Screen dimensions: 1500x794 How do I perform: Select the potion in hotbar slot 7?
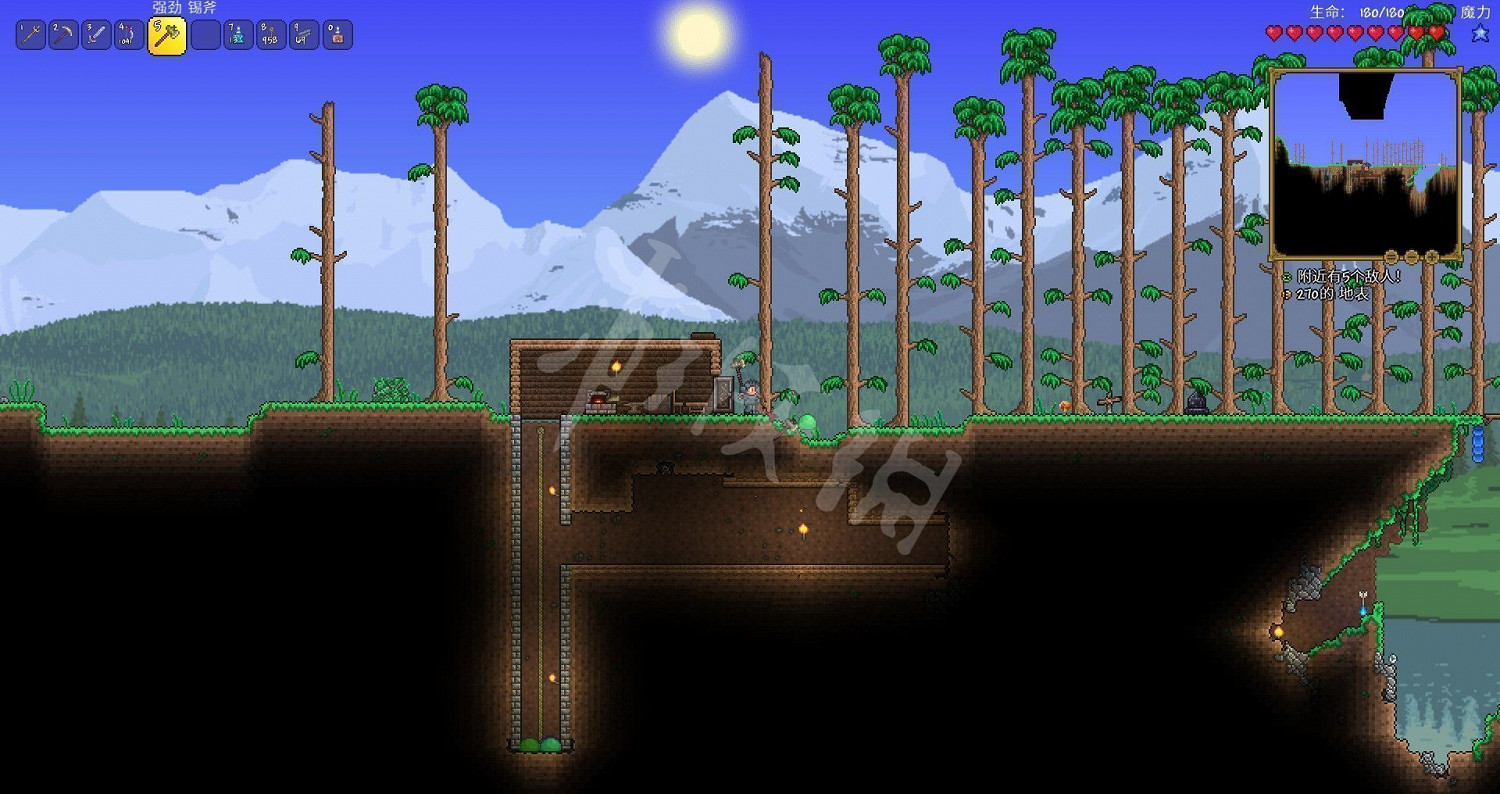click(x=237, y=33)
